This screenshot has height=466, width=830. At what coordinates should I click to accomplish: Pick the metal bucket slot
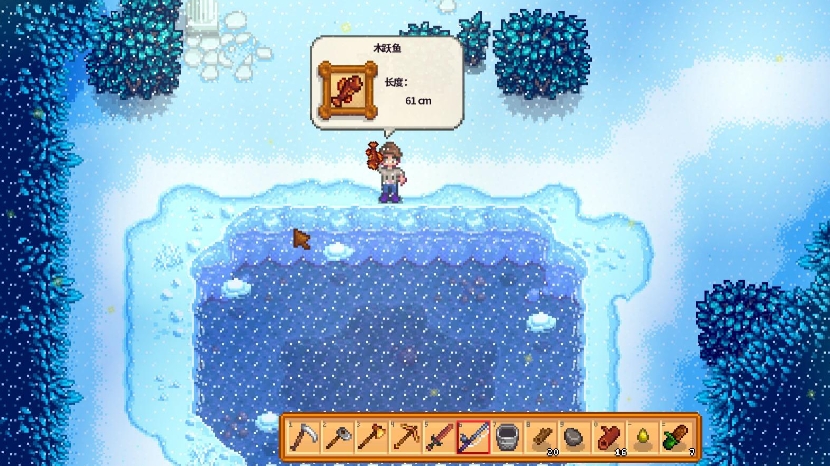coord(507,437)
